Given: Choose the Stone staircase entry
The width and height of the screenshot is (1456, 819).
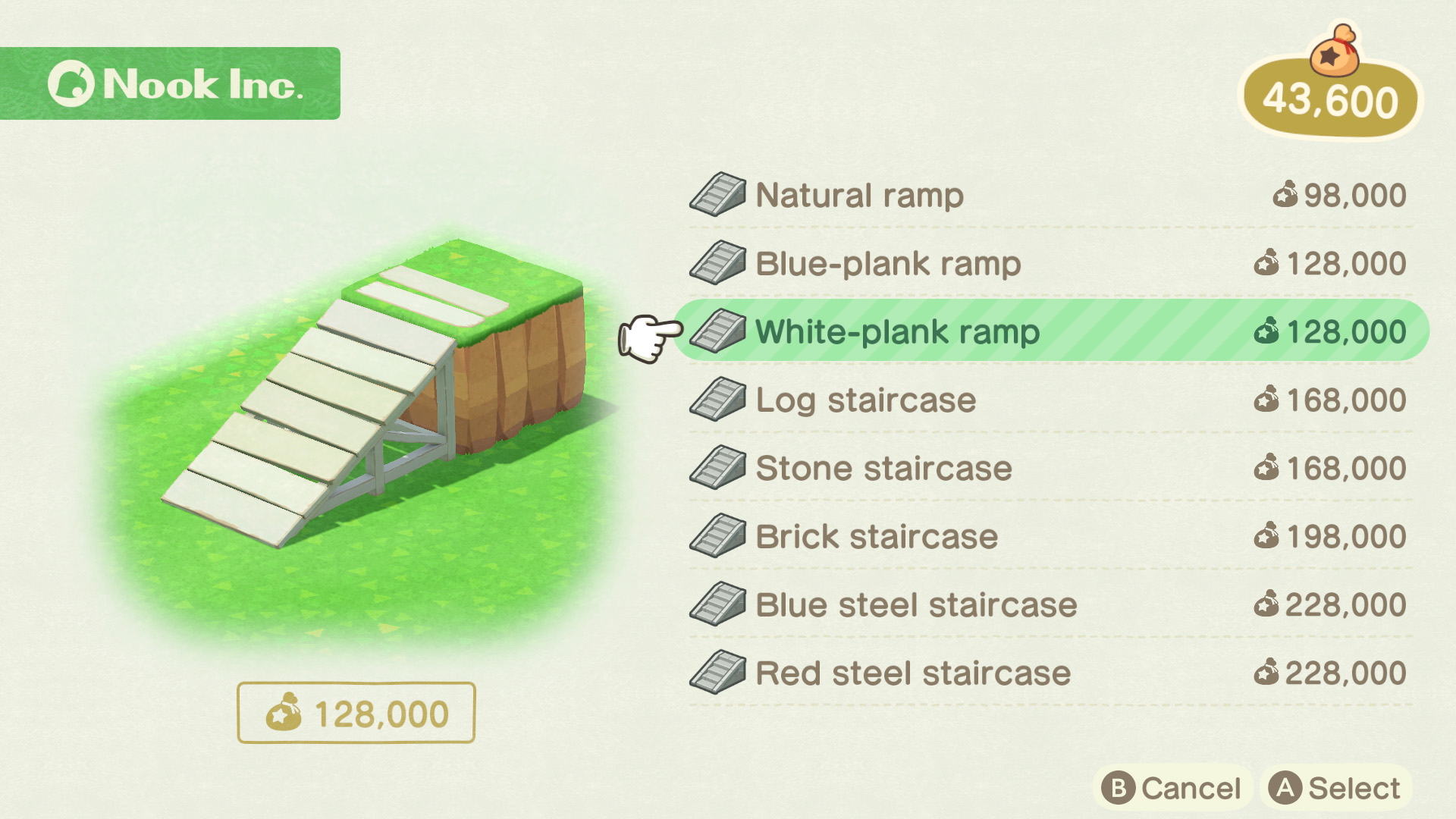Looking at the screenshot, I should click(883, 469).
